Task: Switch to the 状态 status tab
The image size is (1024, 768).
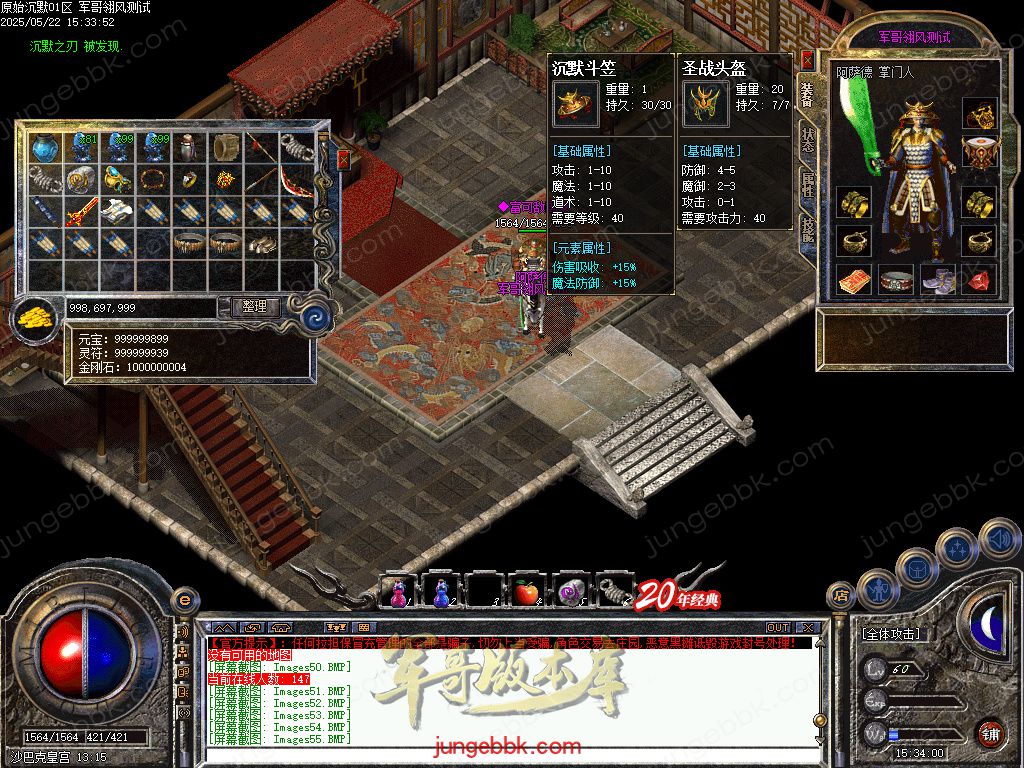Action: tap(808, 141)
